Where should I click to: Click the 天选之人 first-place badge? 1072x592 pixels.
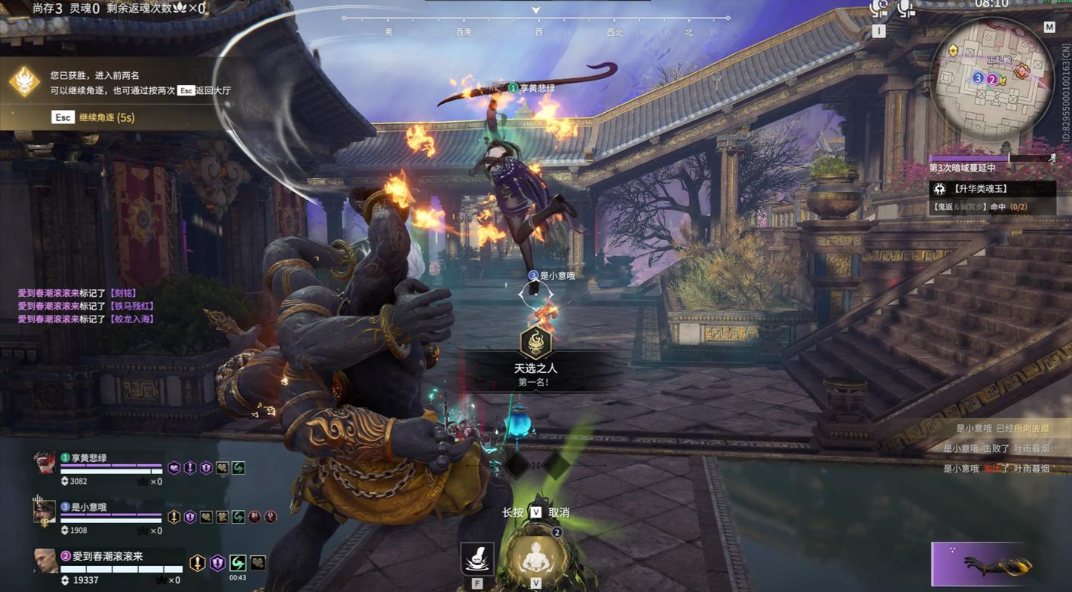536,346
